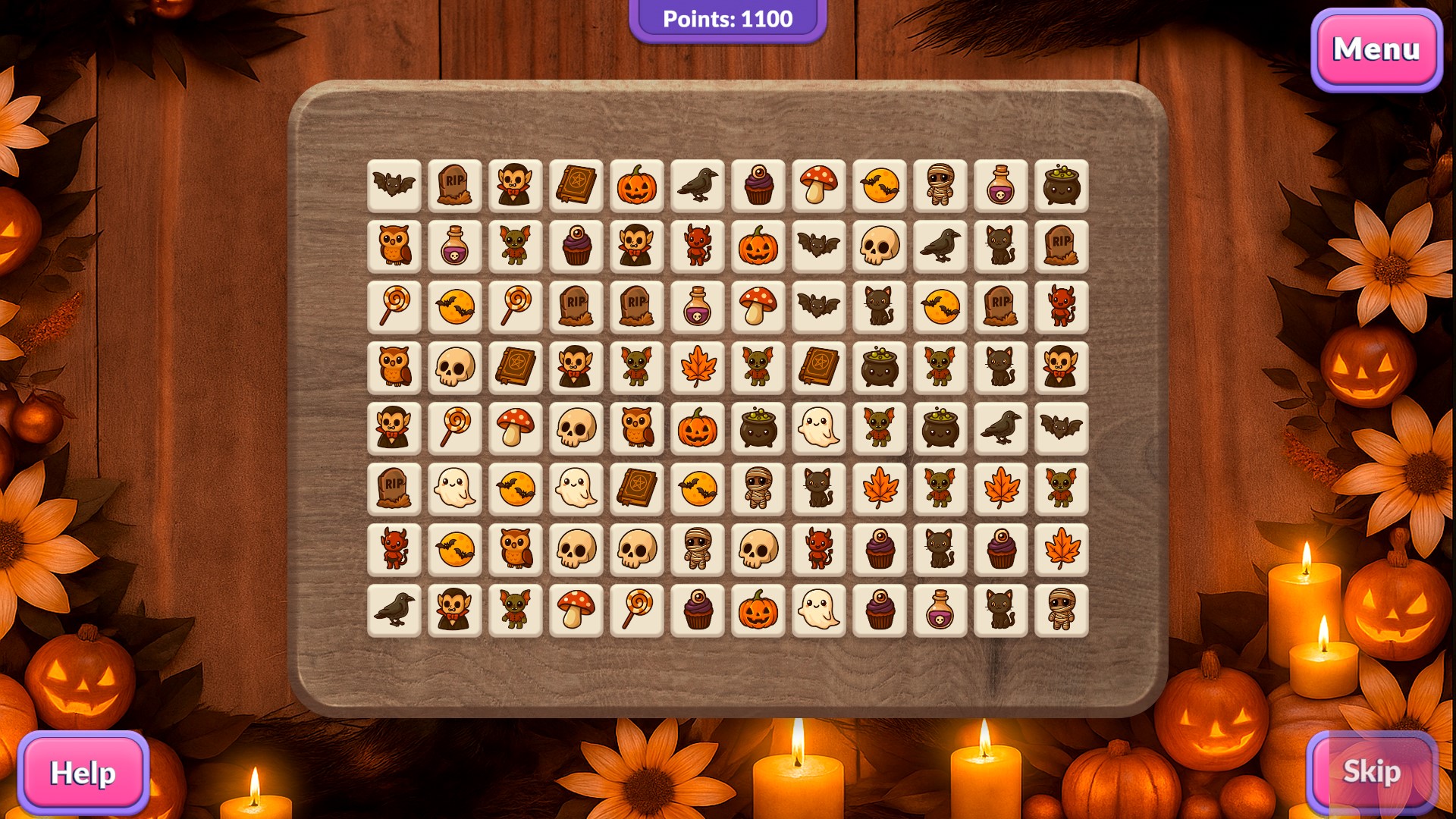
Task: Open the Menu button
Action: pyautogui.click(x=1376, y=50)
